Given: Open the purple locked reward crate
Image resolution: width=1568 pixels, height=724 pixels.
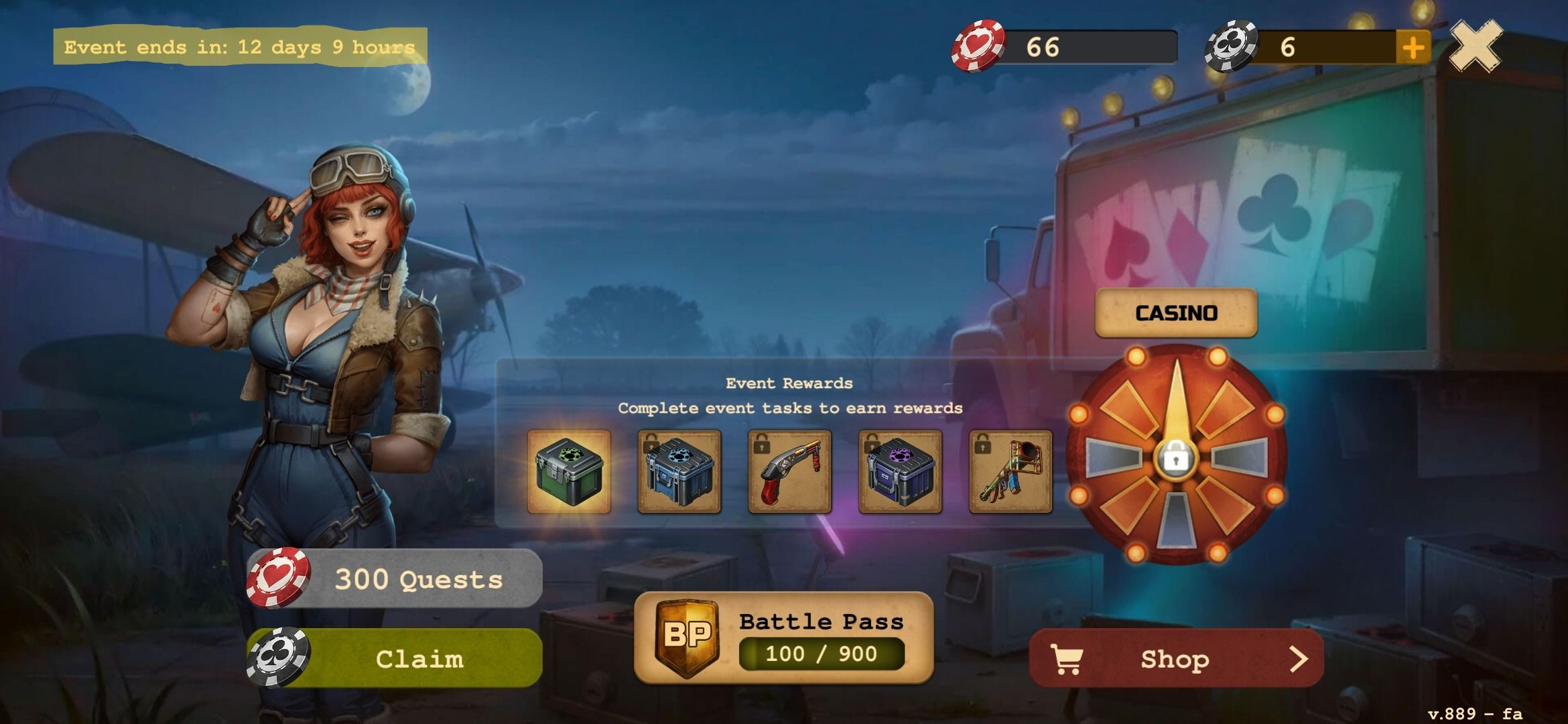Looking at the screenshot, I should (901, 473).
